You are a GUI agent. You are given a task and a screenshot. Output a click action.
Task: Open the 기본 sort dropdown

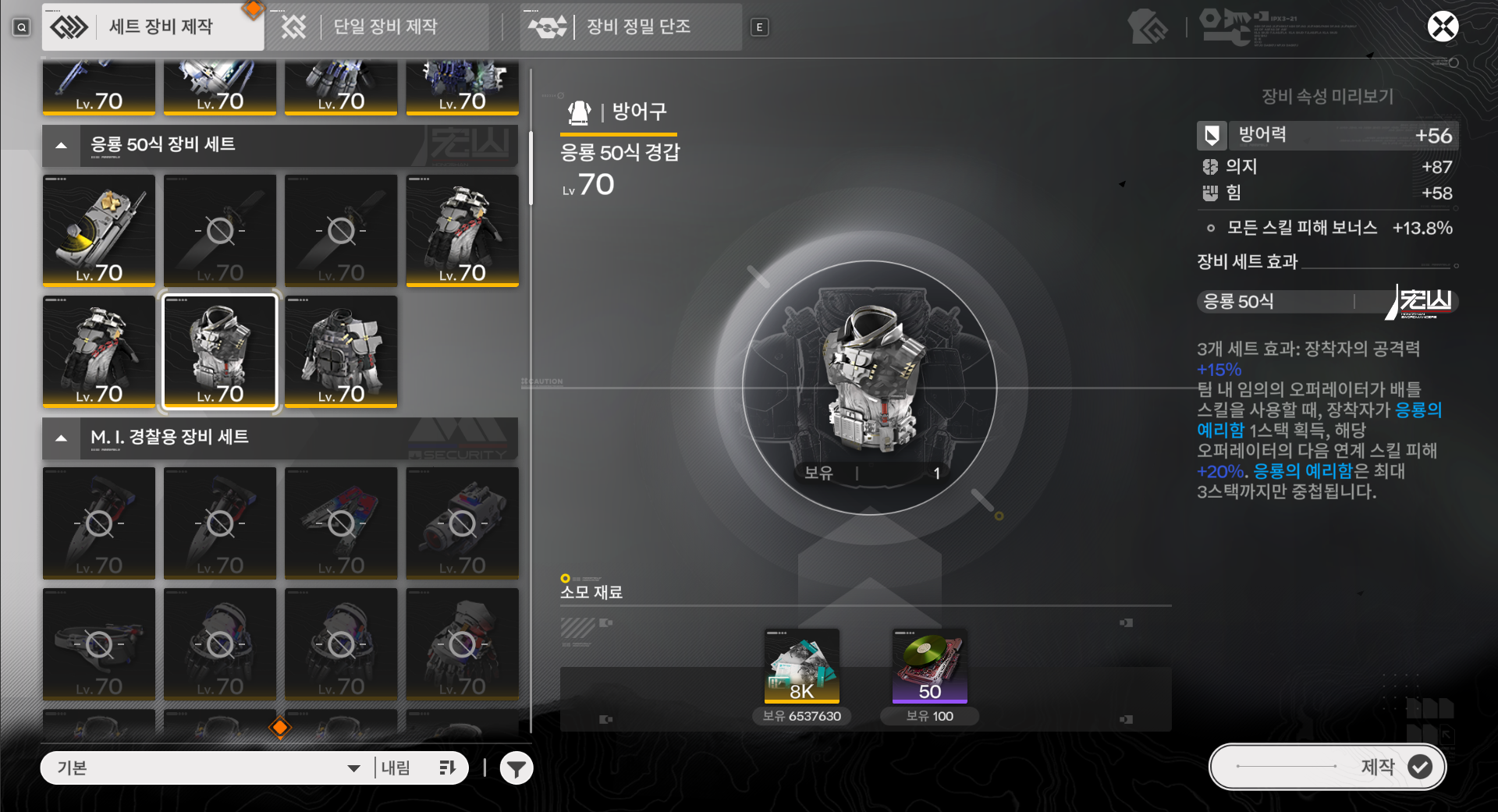(x=208, y=768)
